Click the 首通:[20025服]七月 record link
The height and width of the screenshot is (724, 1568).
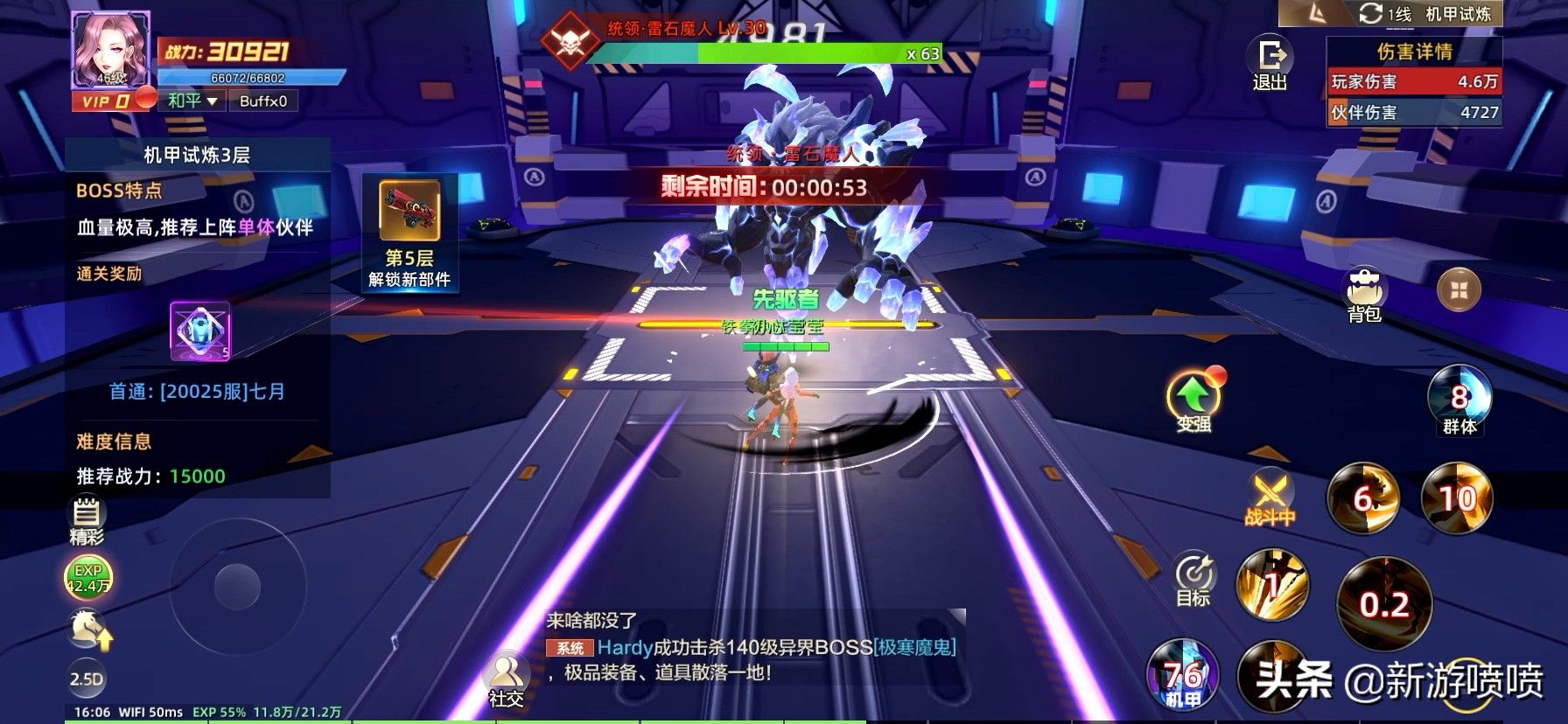click(197, 392)
